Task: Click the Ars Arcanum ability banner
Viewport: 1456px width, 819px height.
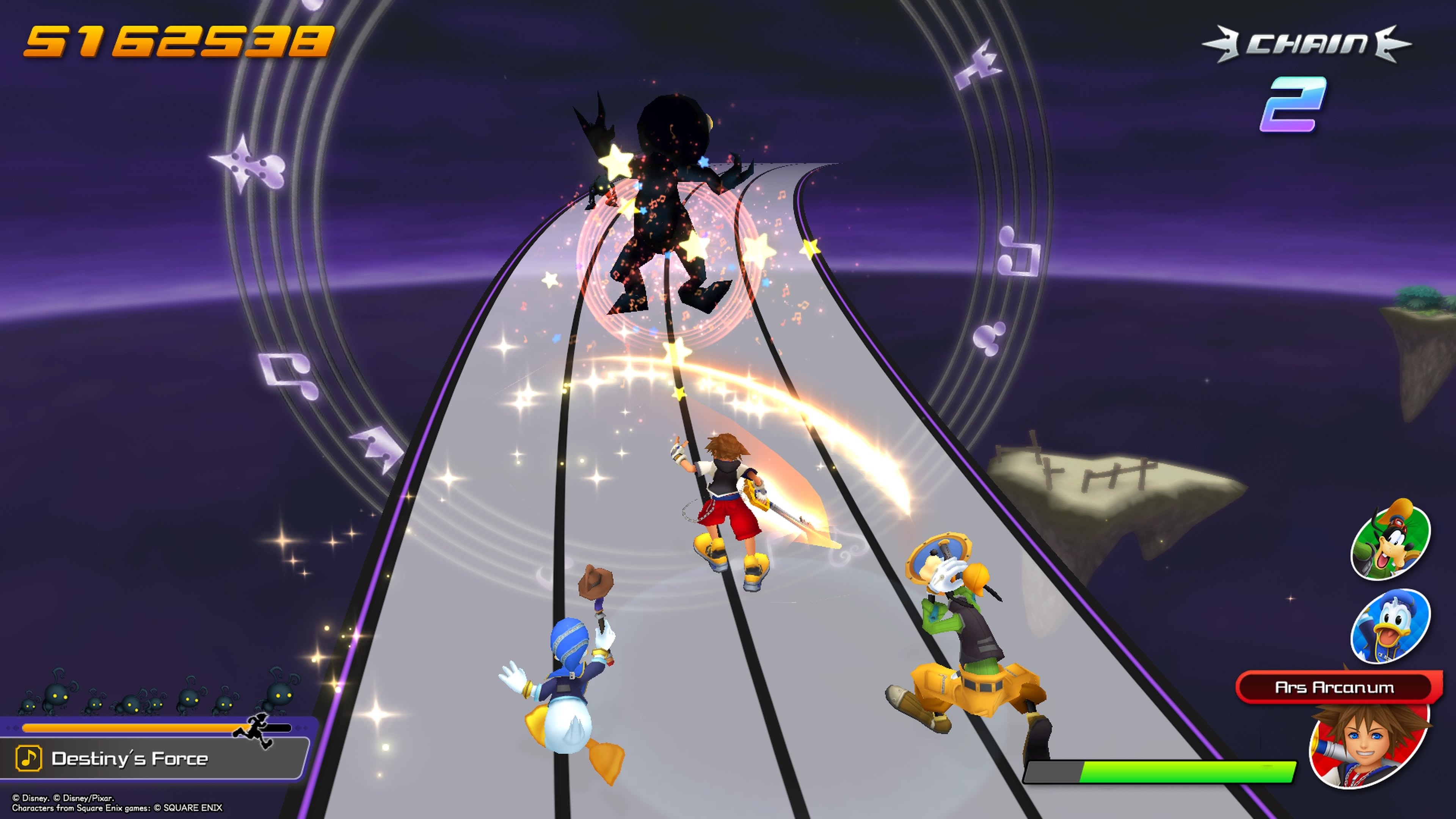Action: (x=1335, y=687)
